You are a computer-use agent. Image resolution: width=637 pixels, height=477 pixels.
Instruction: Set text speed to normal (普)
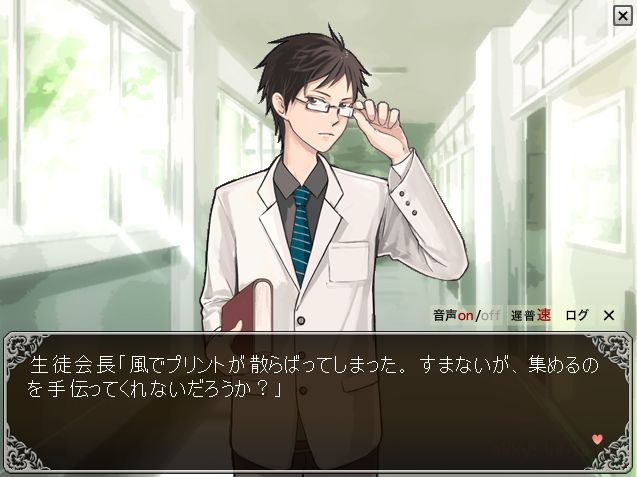[530, 315]
